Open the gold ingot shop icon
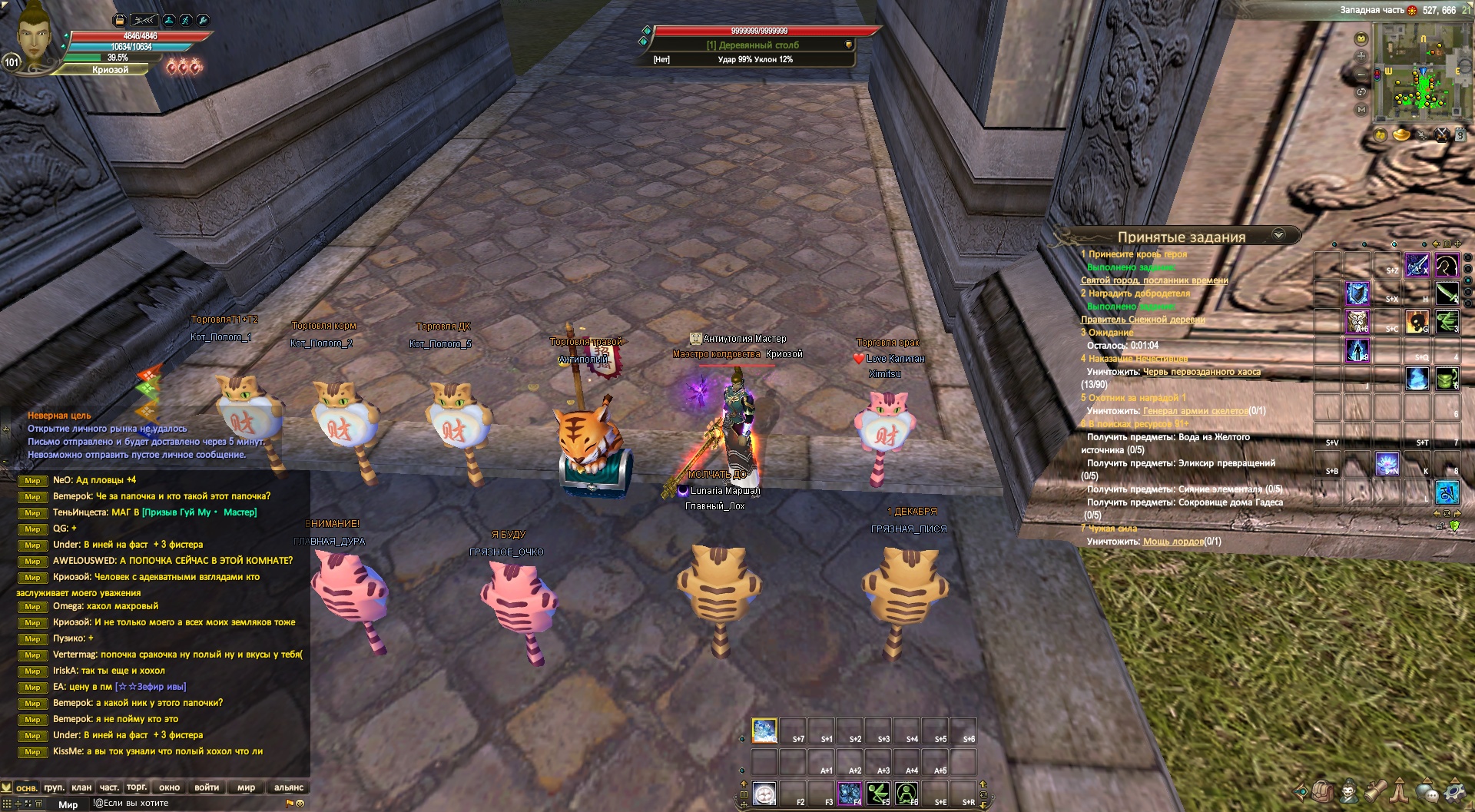Screen dimensions: 1475x812 [x=1401, y=135]
